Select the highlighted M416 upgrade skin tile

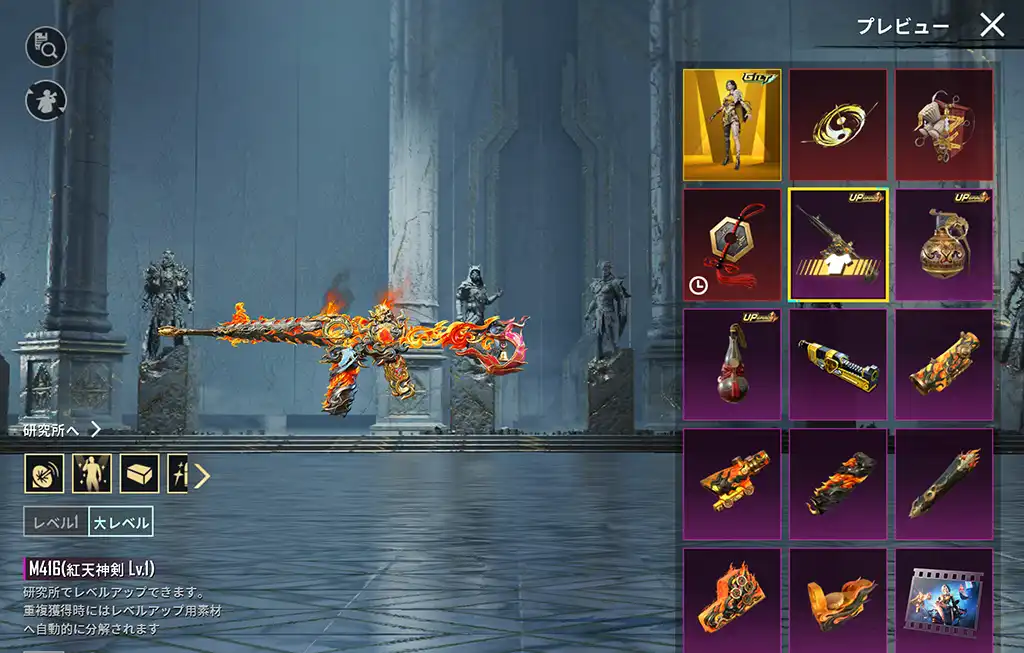tap(838, 245)
